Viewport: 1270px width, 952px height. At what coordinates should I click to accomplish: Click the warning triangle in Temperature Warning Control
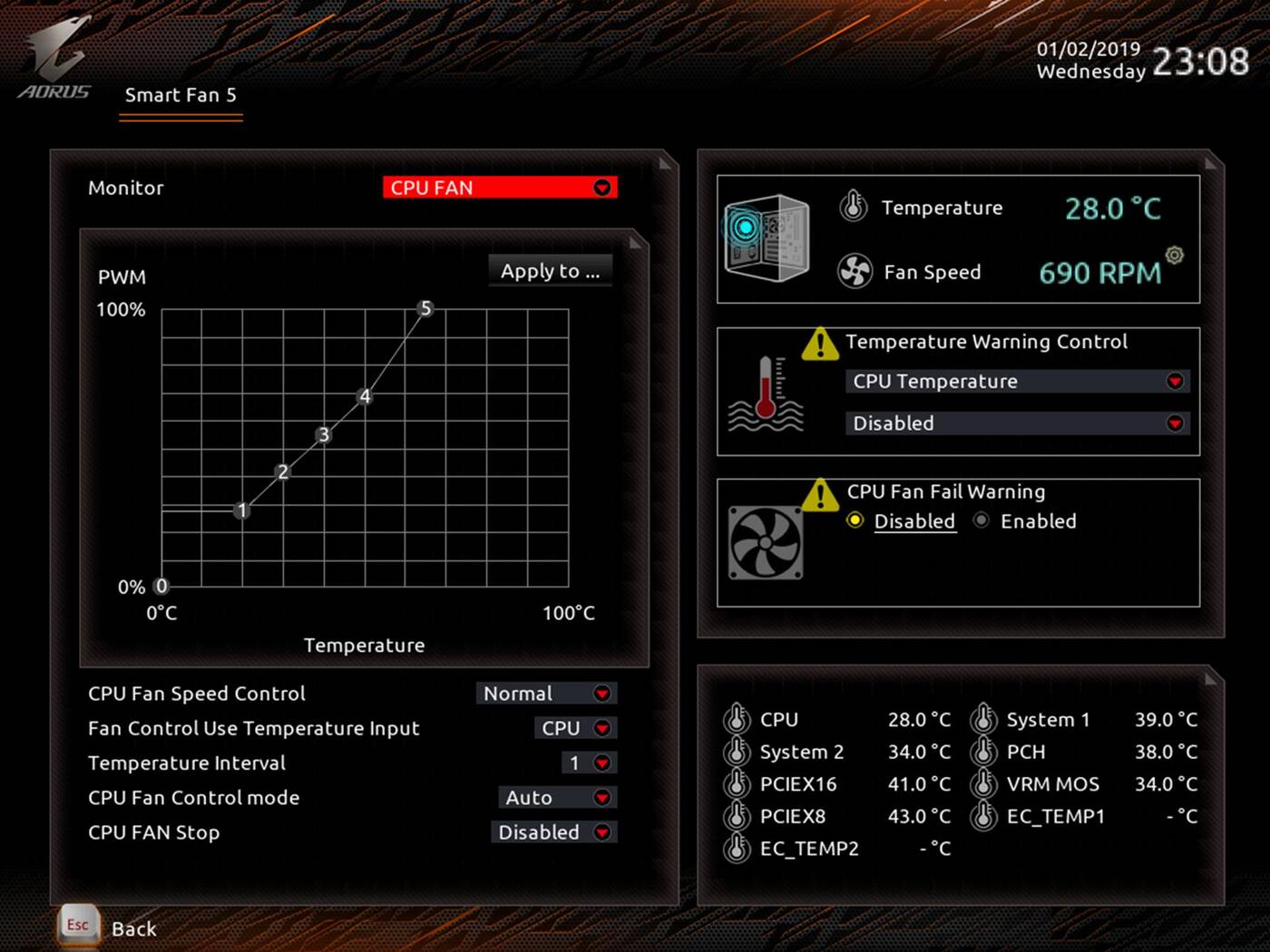point(819,344)
